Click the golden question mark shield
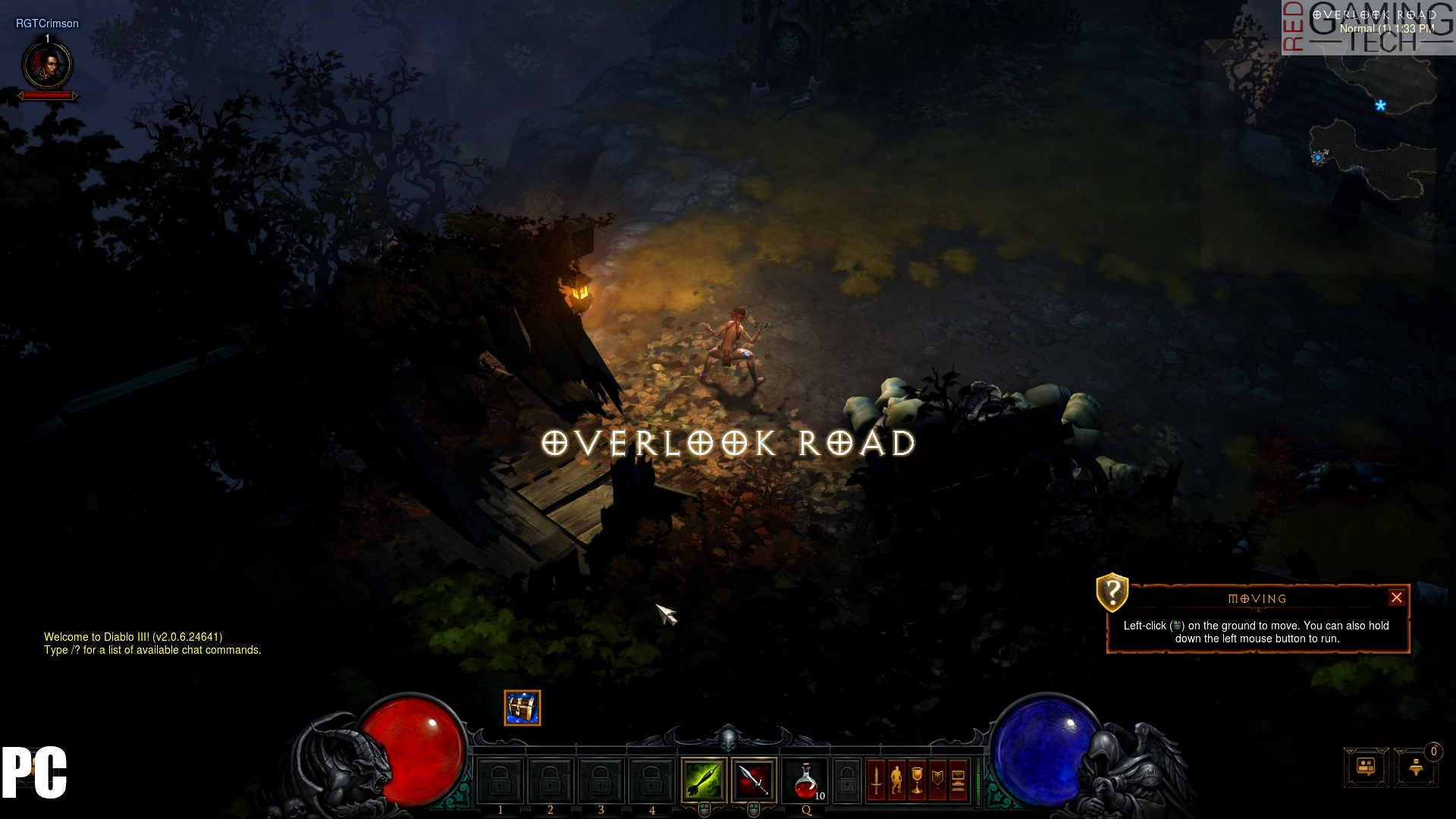Viewport: 1456px width, 819px height. click(x=1112, y=591)
